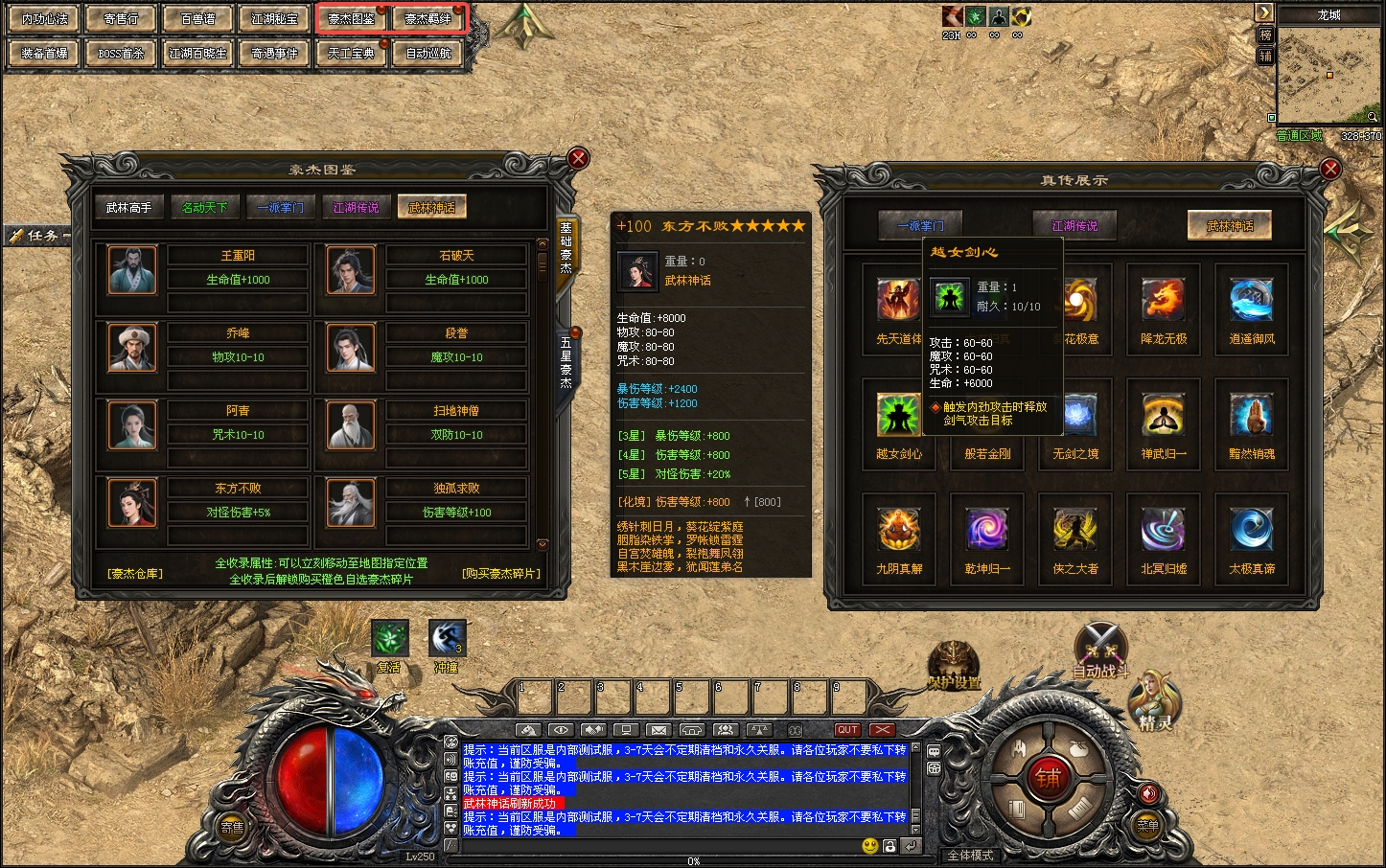The width and height of the screenshot is (1386, 868).
Task: Close the 豪杰图鉴 window
Action: click(578, 158)
